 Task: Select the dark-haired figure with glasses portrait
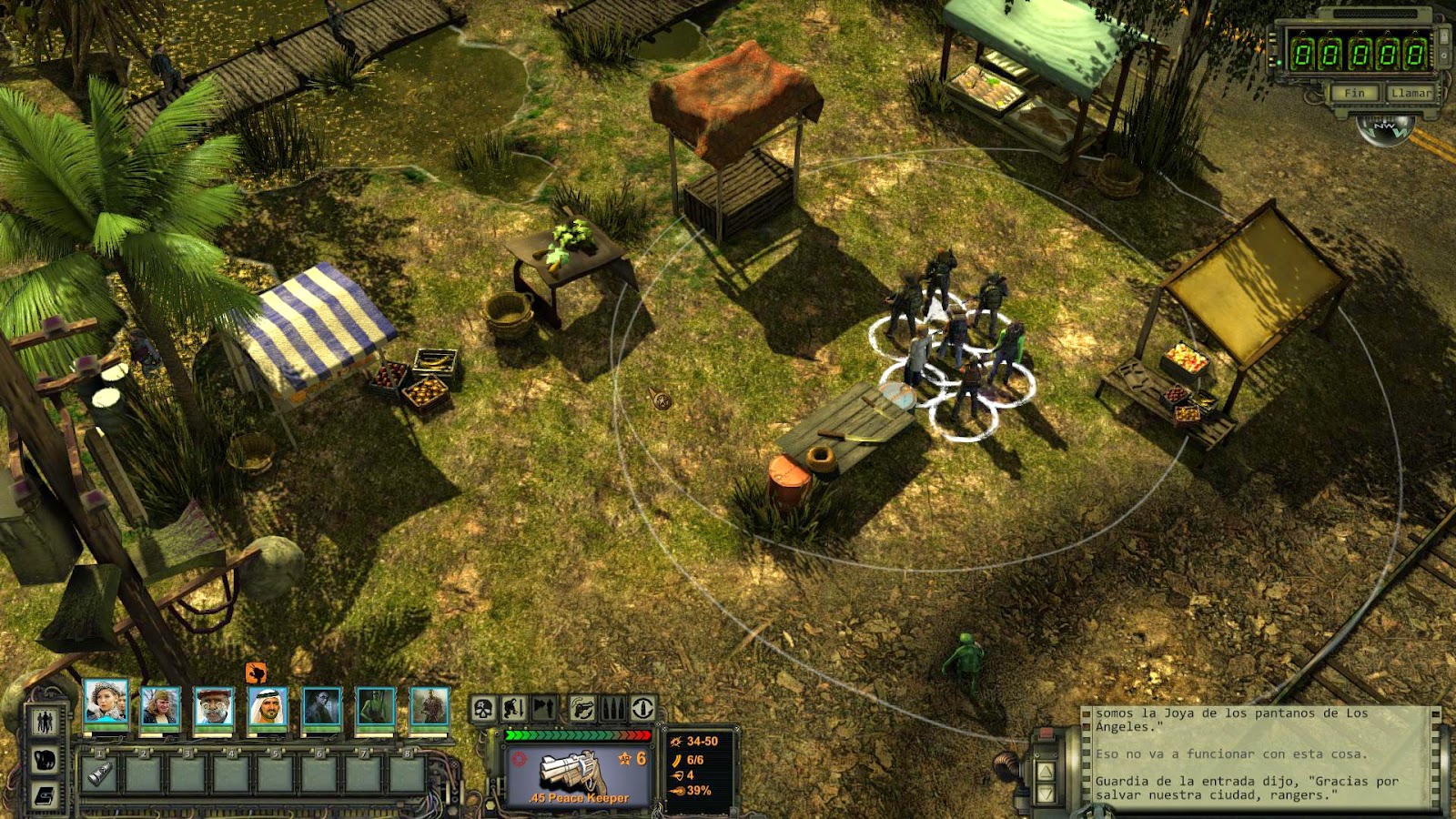321,707
